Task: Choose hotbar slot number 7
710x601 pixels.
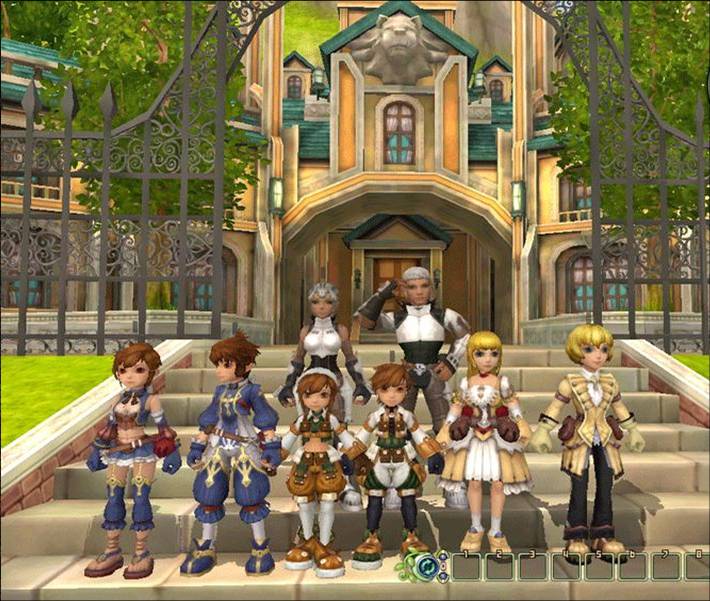Action: (x=665, y=567)
